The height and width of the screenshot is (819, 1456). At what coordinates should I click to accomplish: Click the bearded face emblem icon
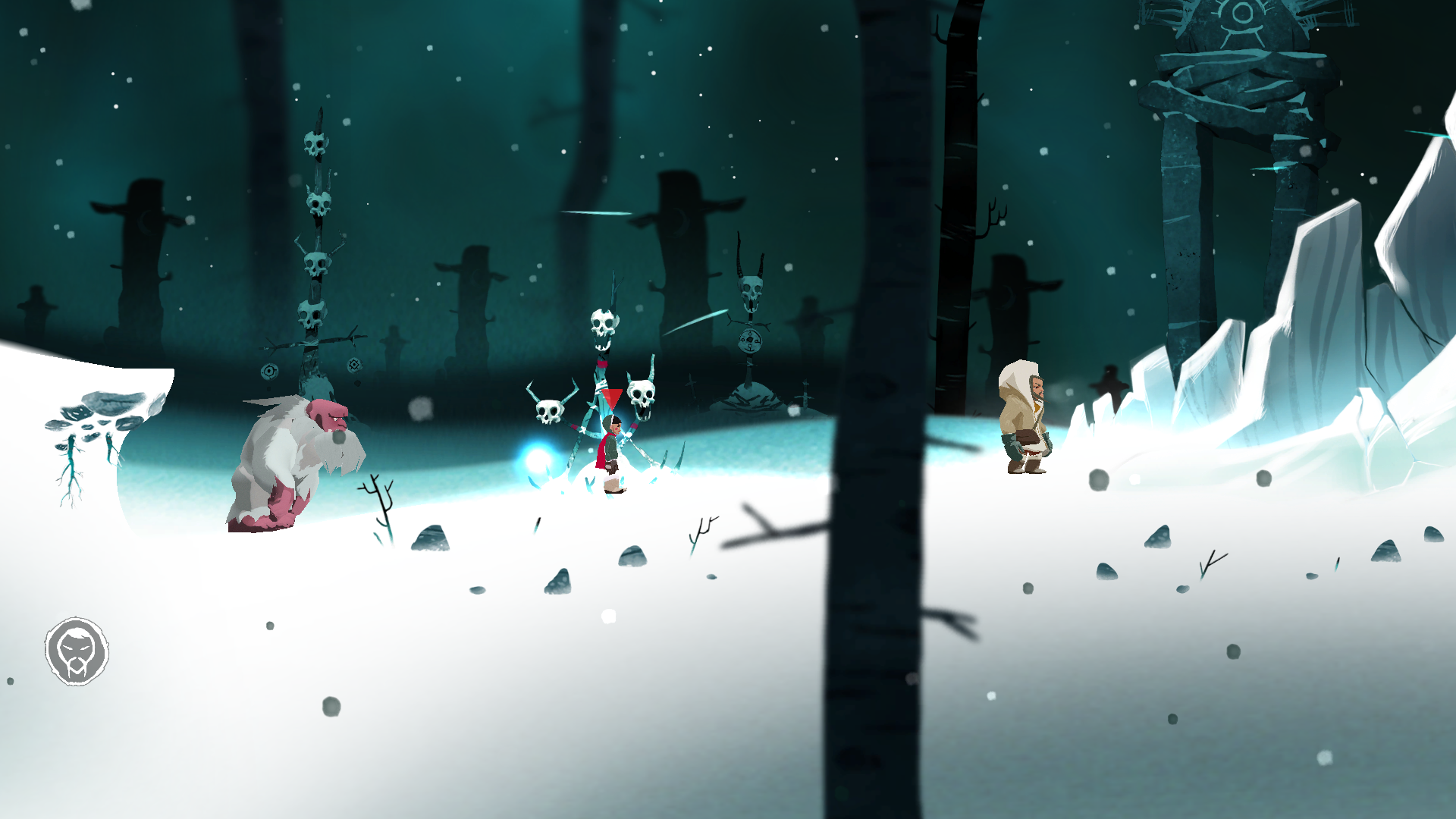77,651
